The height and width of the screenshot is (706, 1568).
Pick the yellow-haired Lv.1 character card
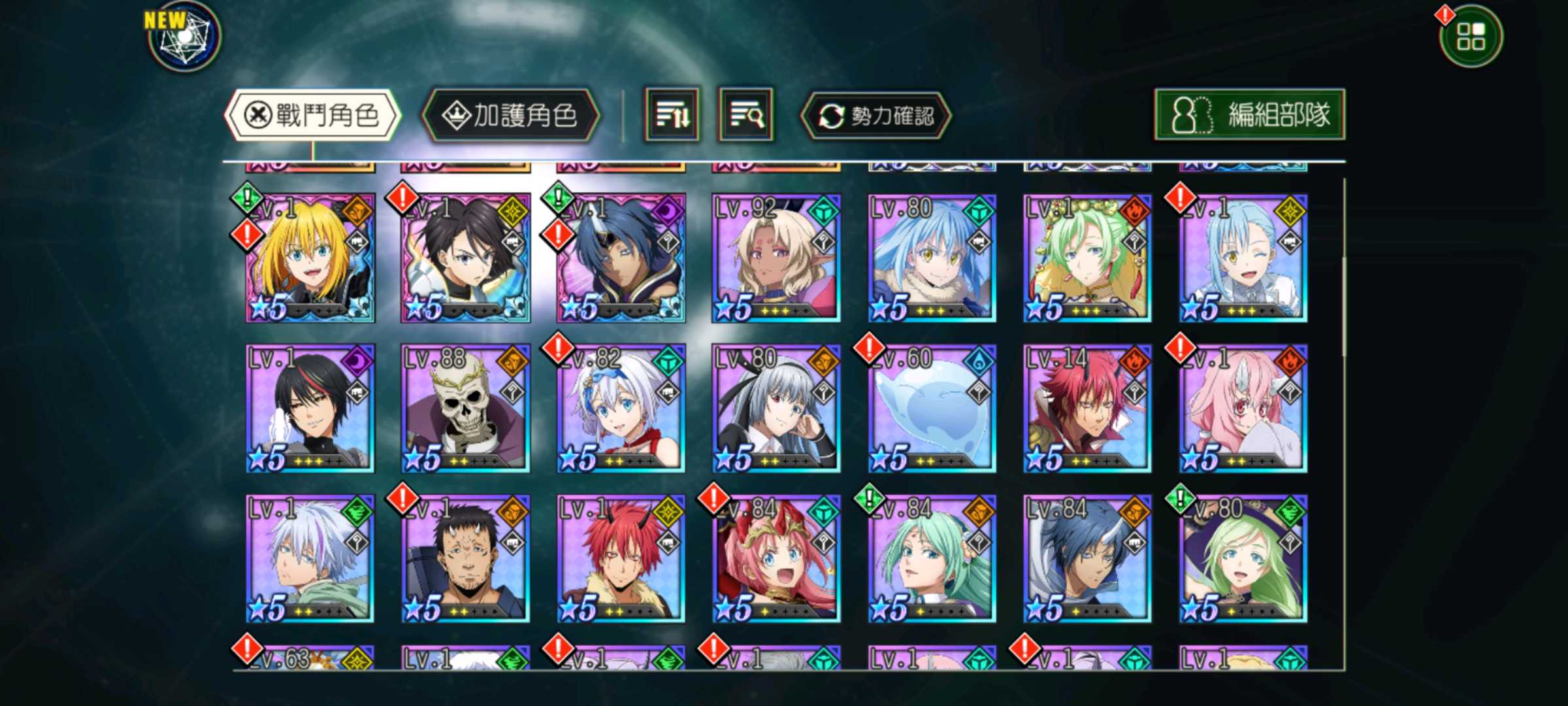click(310, 258)
